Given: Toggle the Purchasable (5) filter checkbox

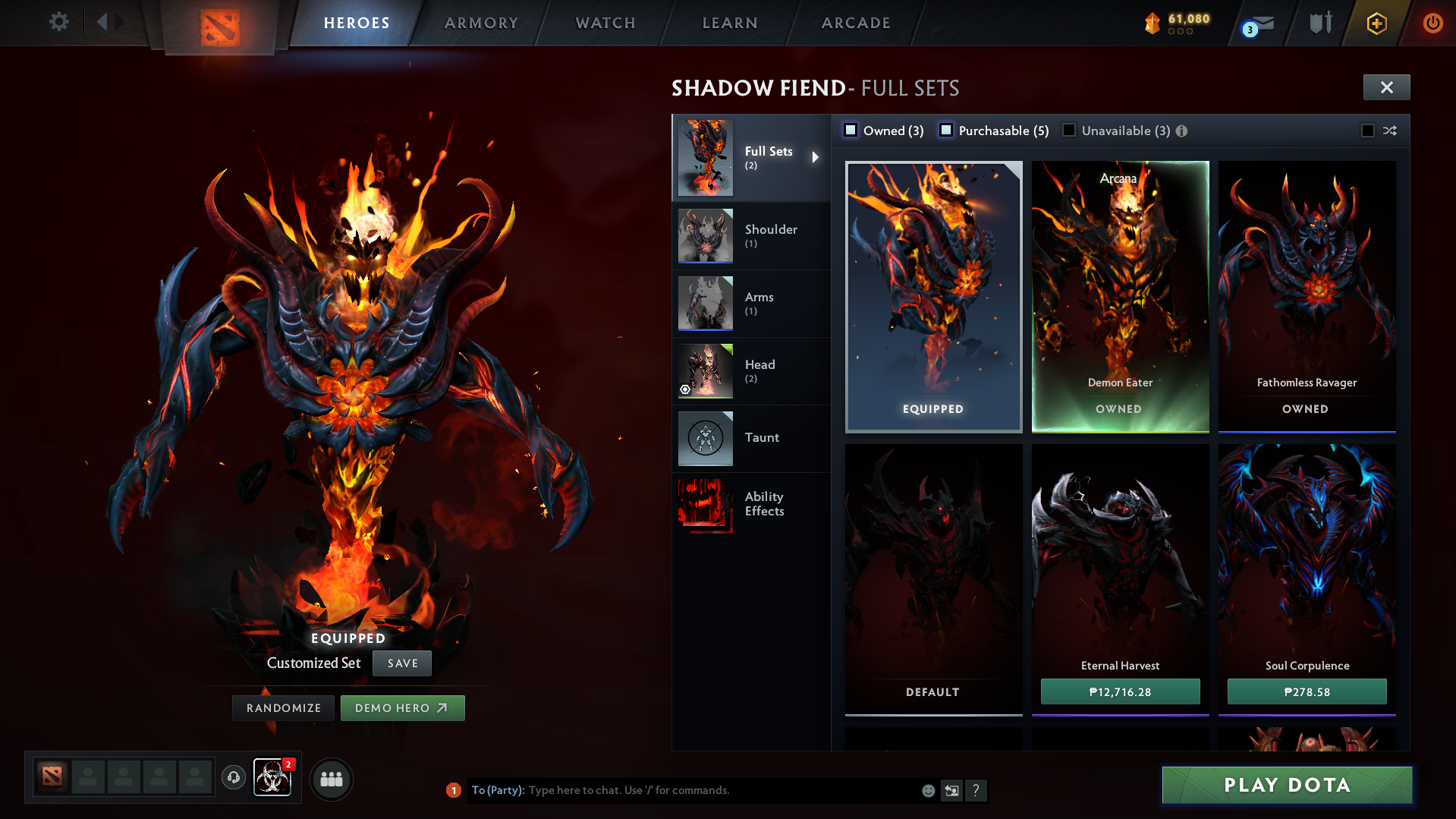Looking at the screenshot, I should (946, 131).
